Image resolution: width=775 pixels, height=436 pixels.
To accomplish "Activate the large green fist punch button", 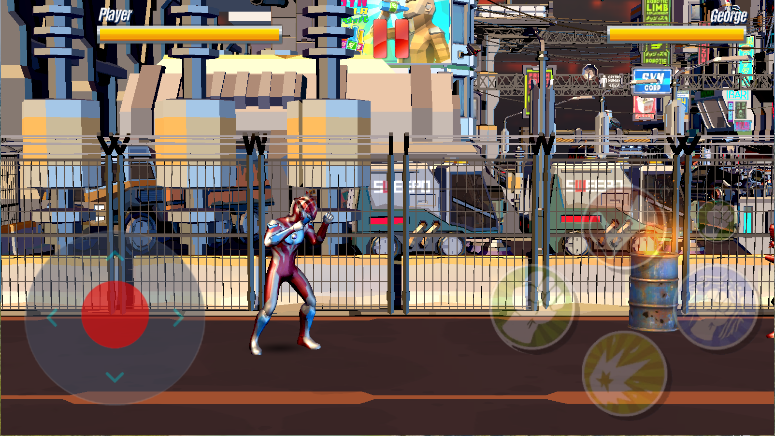I will tap(532, 307).
